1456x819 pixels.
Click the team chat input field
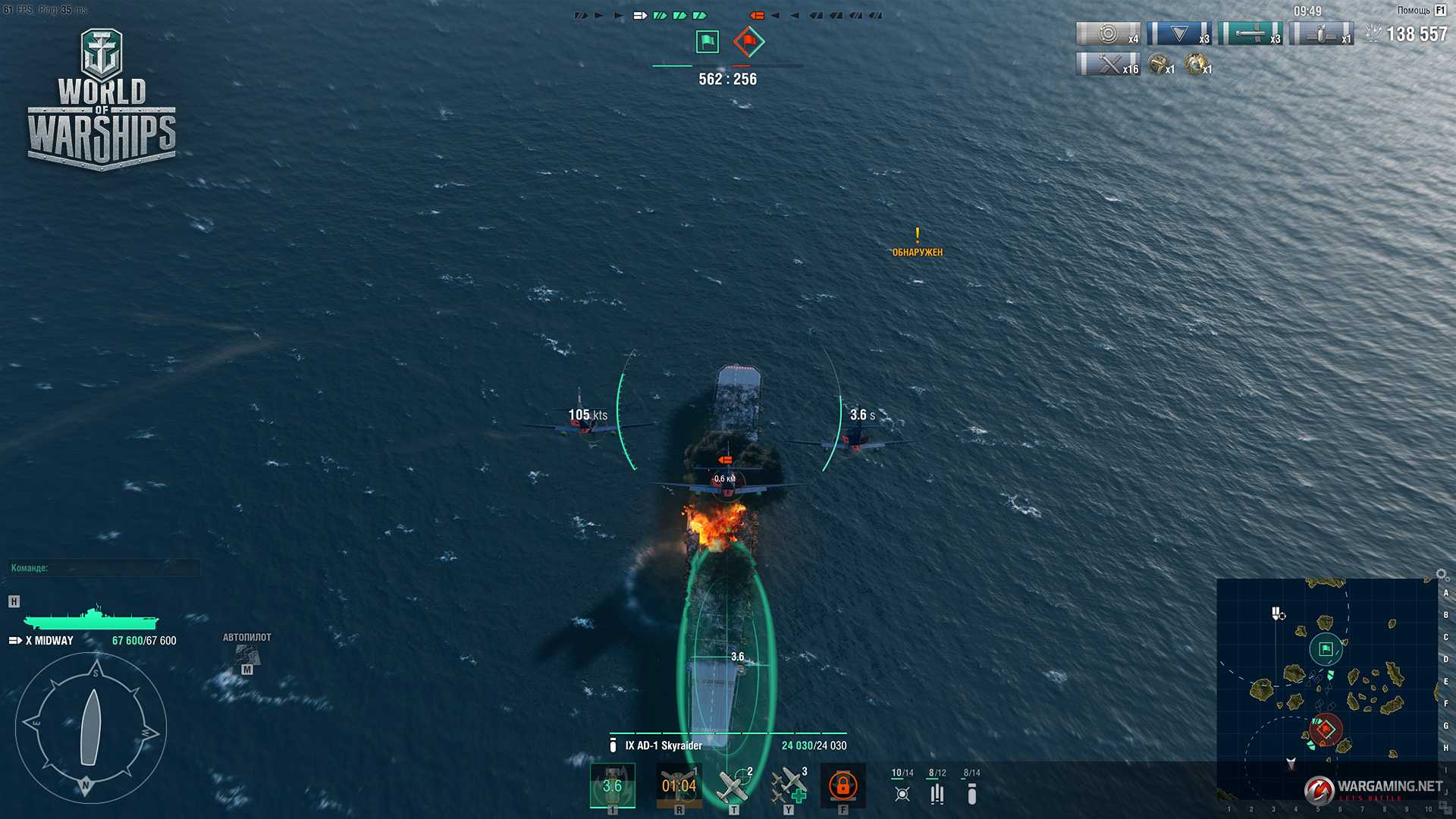104,568
